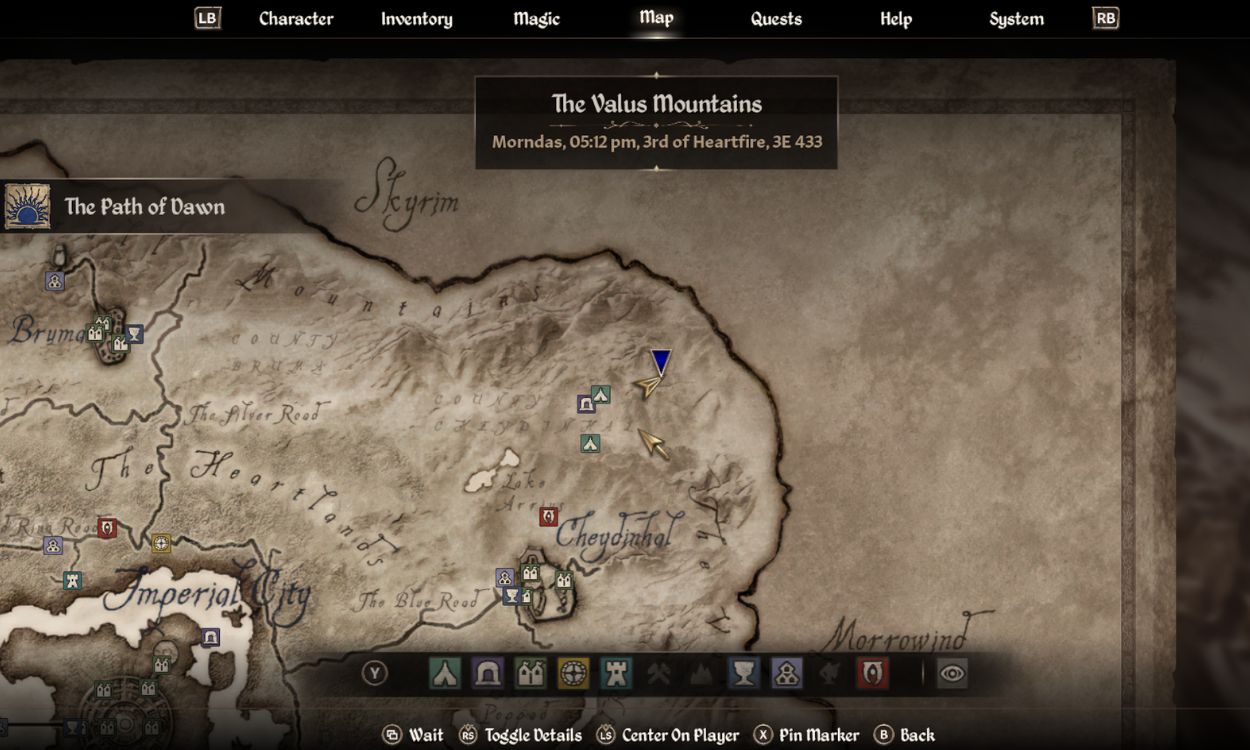Select the Map tab
This screenshot has height=750, width=1250.
tap(656, 18)
